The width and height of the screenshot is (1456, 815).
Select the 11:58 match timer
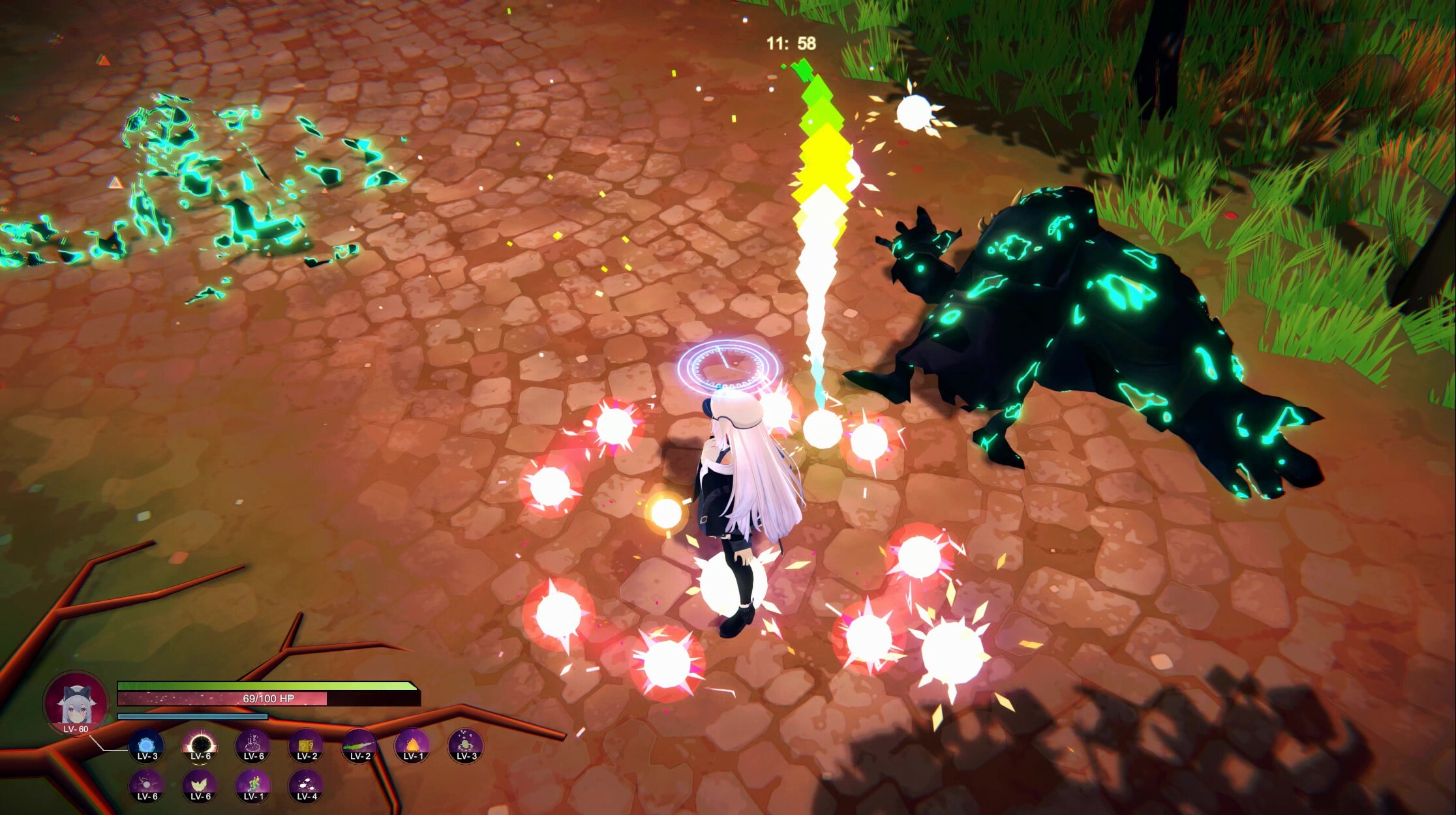click(x=791, y=43)
